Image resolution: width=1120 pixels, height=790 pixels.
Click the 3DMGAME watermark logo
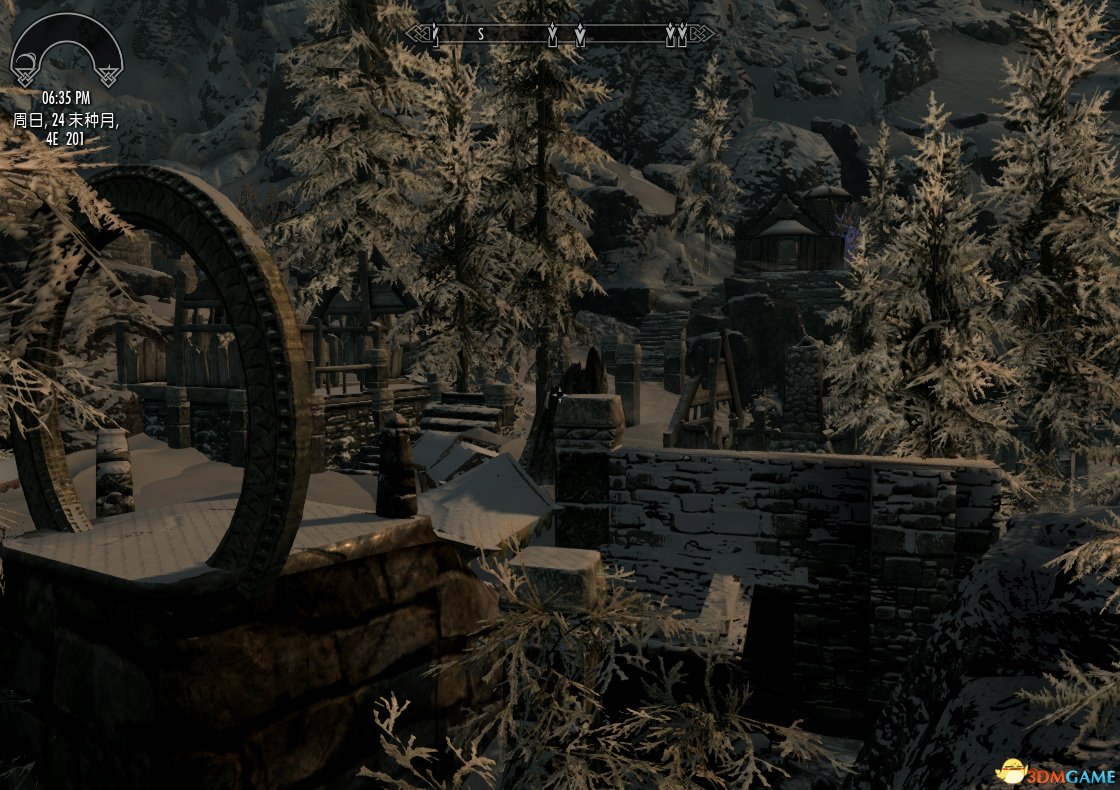tap(1056, 772)
